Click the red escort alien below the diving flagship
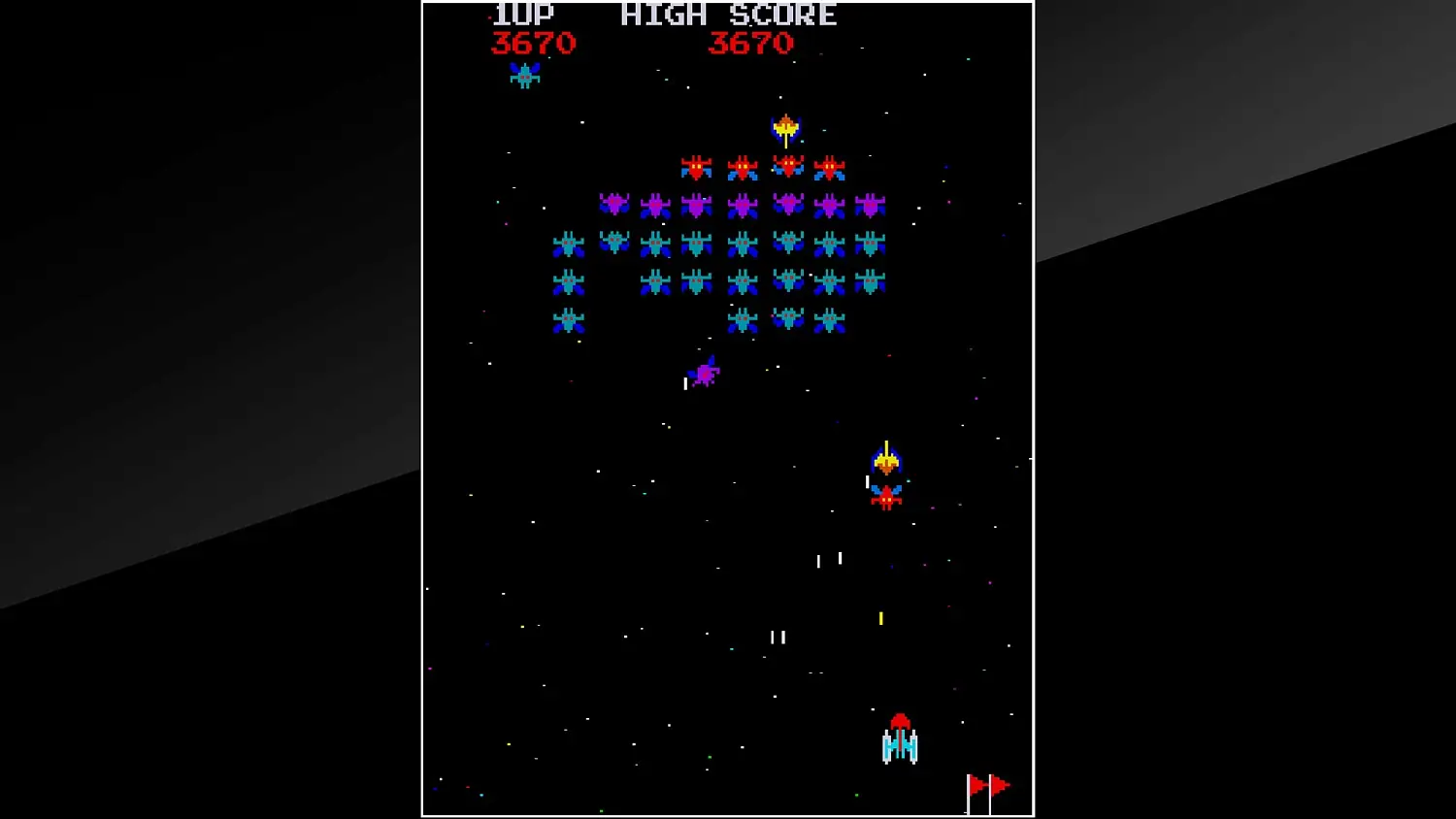Screen dimensions: 1456x819 click(884, 497)
